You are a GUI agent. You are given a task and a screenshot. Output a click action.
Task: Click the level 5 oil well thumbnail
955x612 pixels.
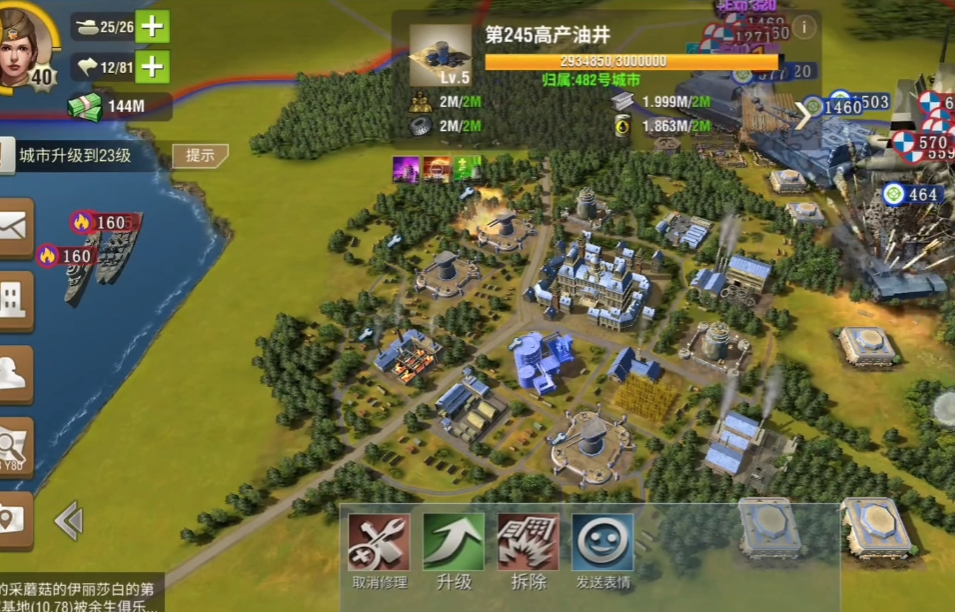(x=440, y=55)
